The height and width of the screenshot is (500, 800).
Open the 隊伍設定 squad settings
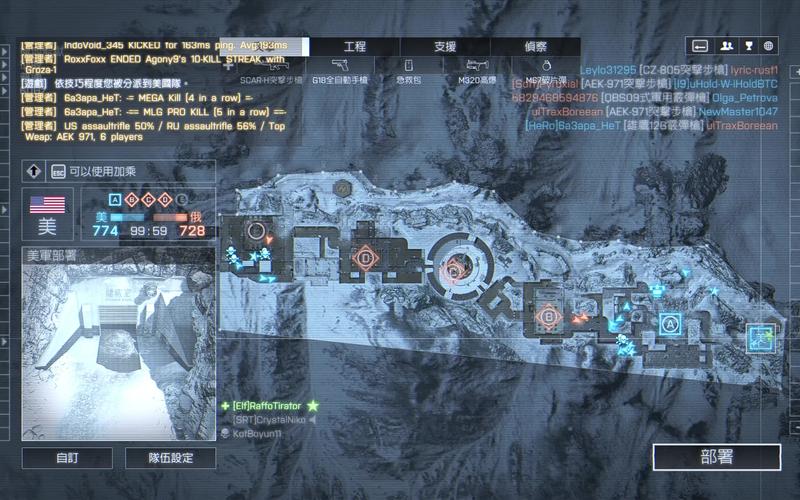[170, 458]
